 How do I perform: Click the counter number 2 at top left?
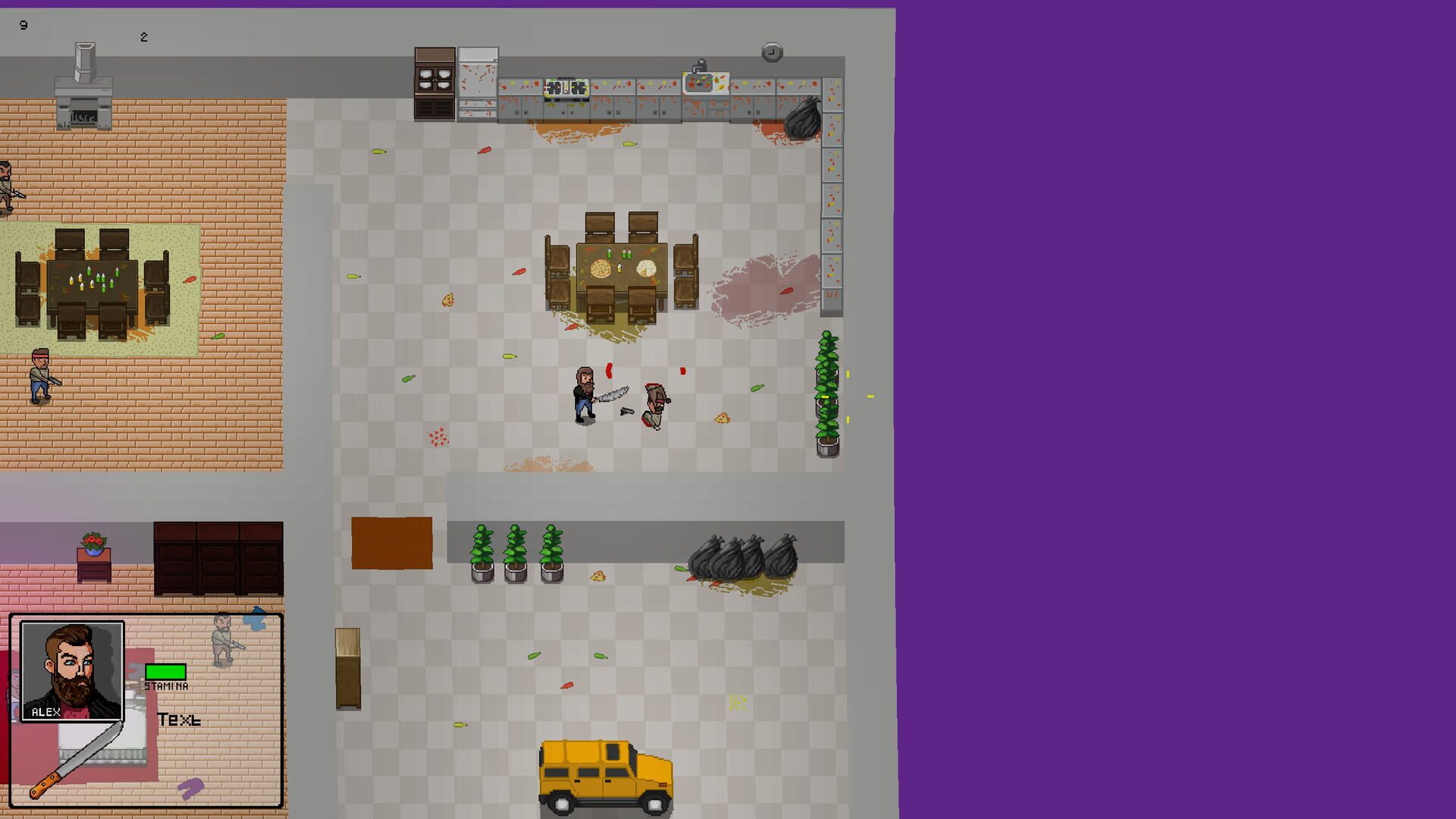[143, 36]
